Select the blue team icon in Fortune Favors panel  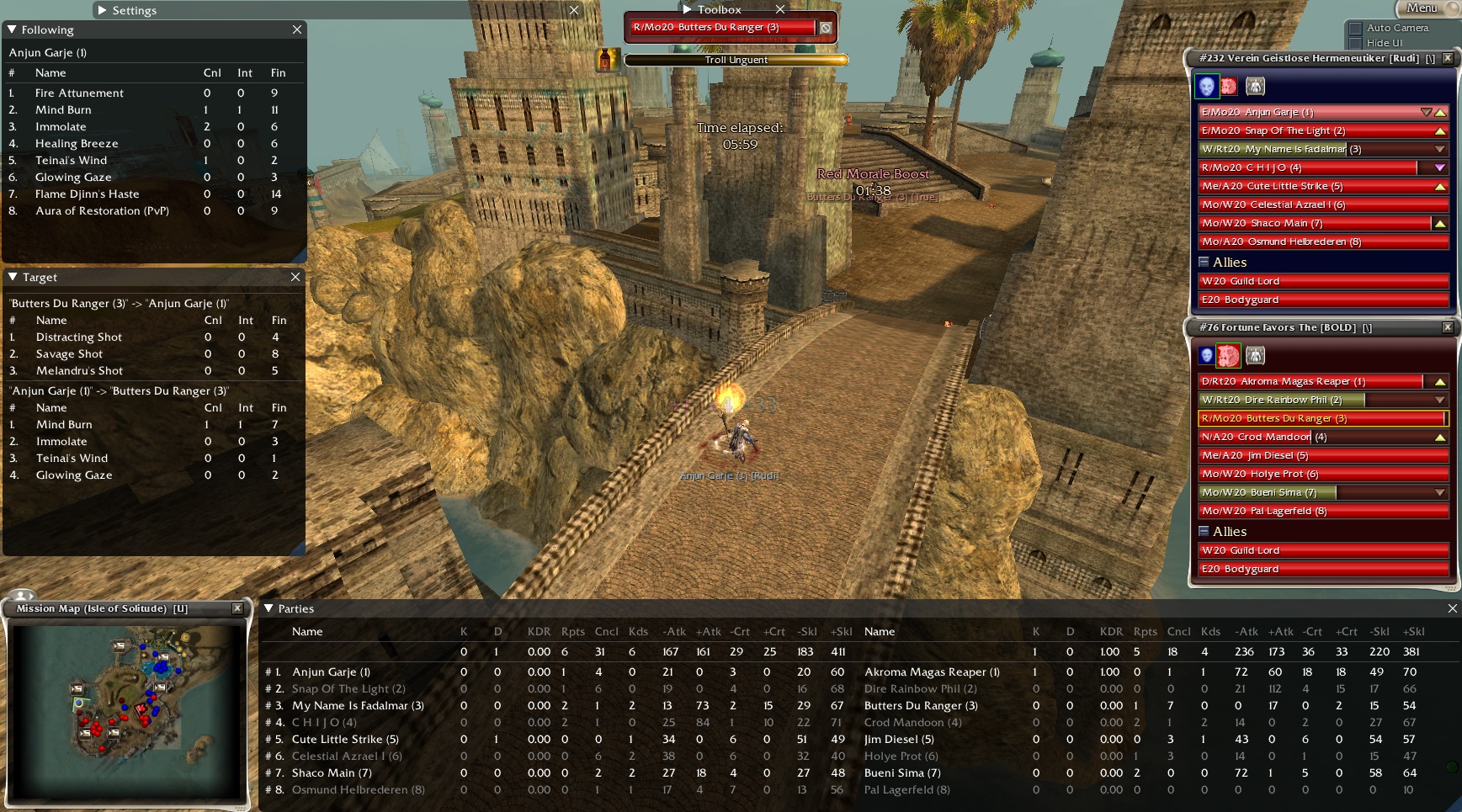click(x=1208, y=355)
